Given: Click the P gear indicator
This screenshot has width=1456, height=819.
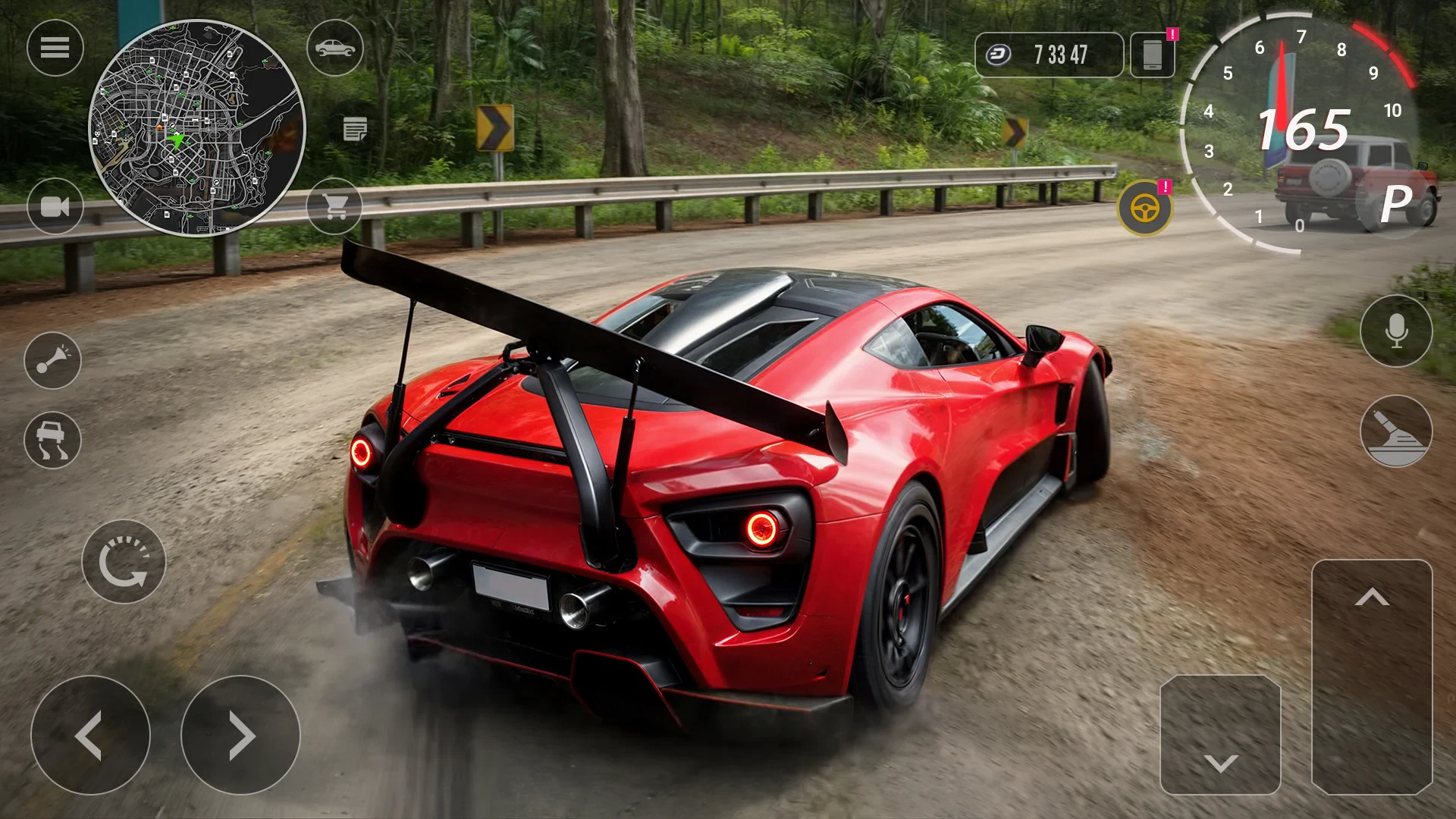Looking at the screenshot, I should [x=1396, y=203].
